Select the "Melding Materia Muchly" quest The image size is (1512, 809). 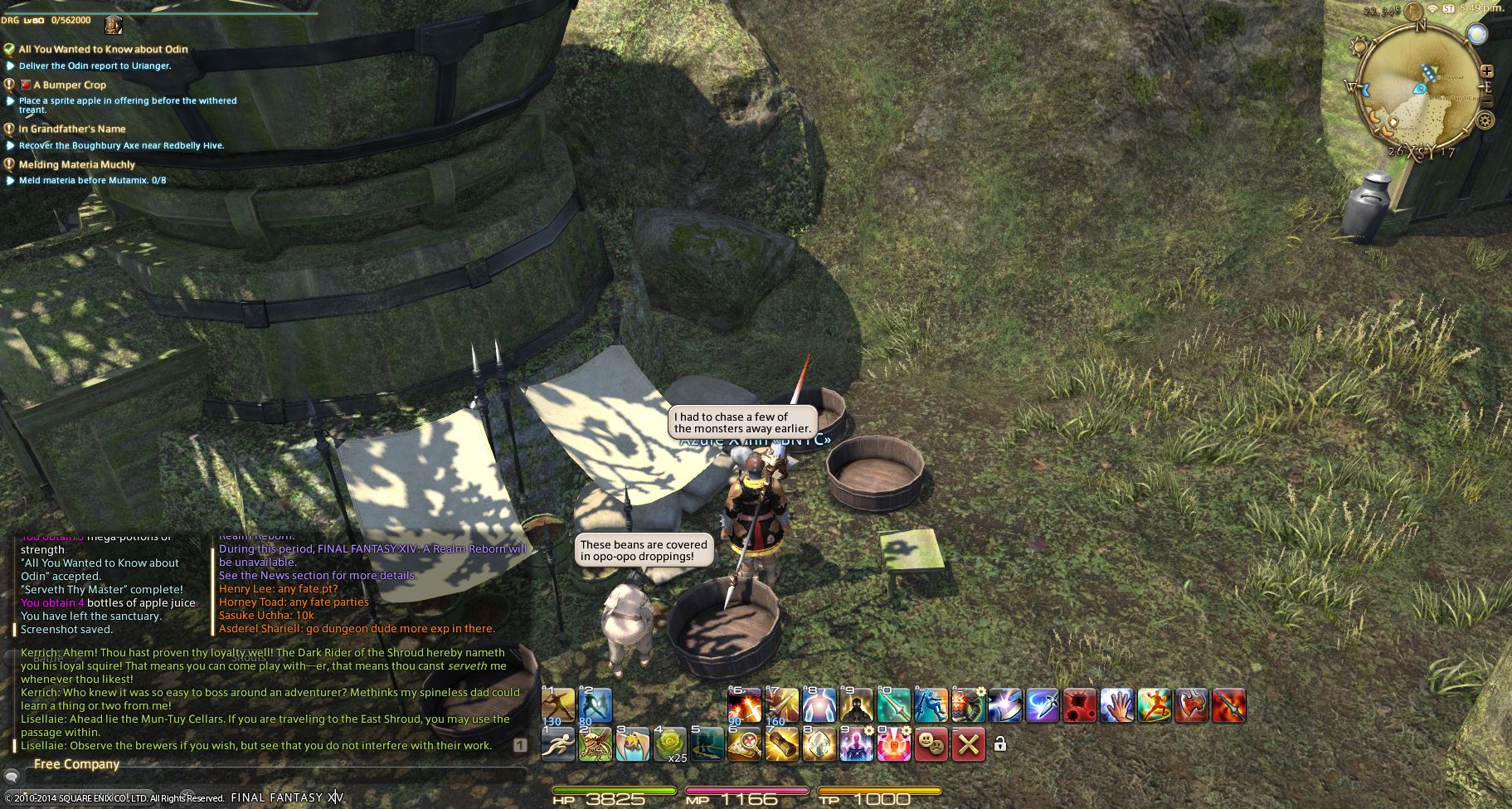(76, 165)
